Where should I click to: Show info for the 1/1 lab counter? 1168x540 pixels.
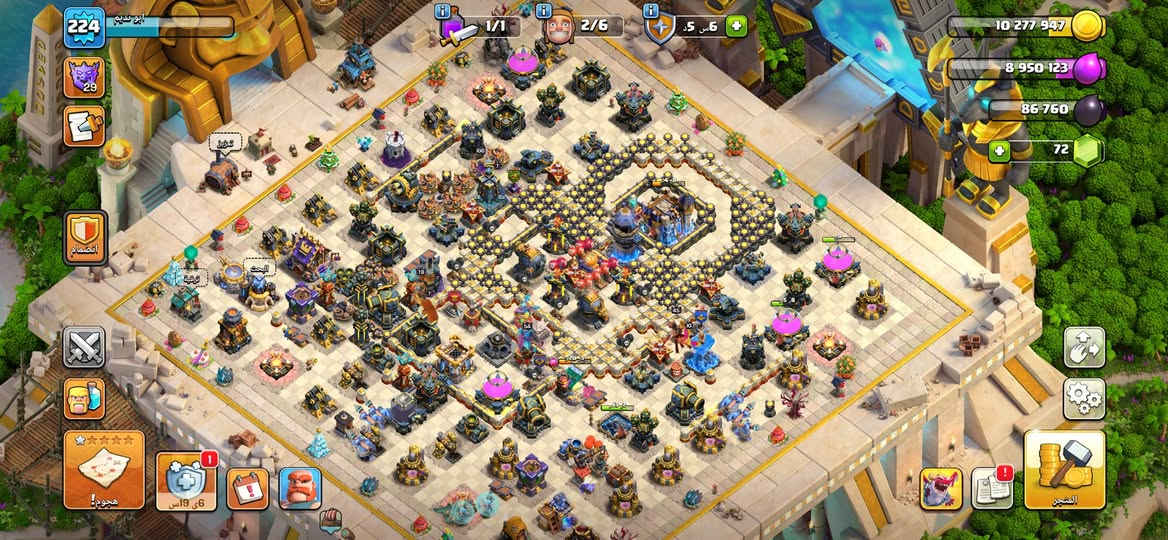443,11
